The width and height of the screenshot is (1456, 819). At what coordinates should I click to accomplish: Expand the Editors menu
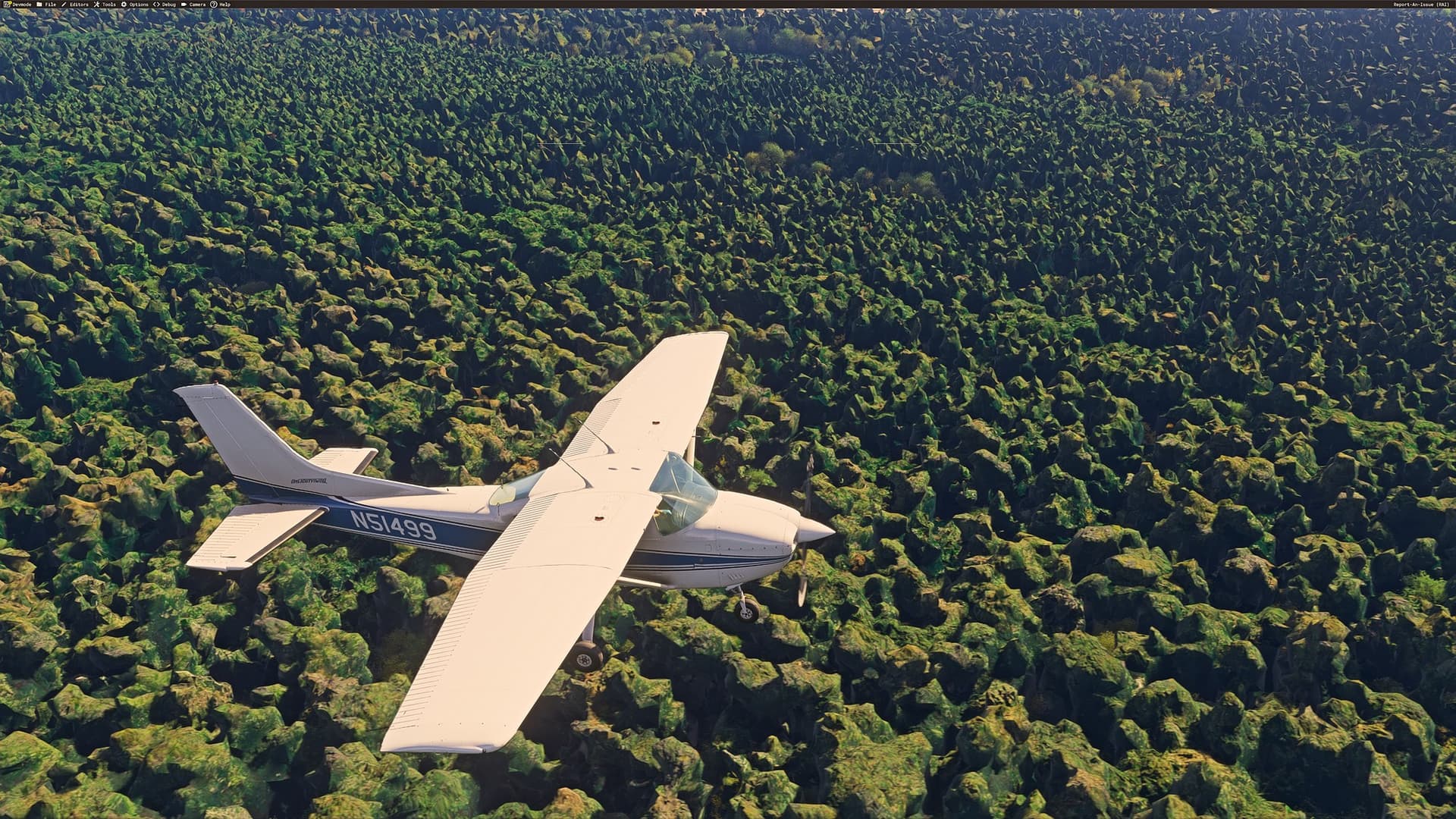80,4
